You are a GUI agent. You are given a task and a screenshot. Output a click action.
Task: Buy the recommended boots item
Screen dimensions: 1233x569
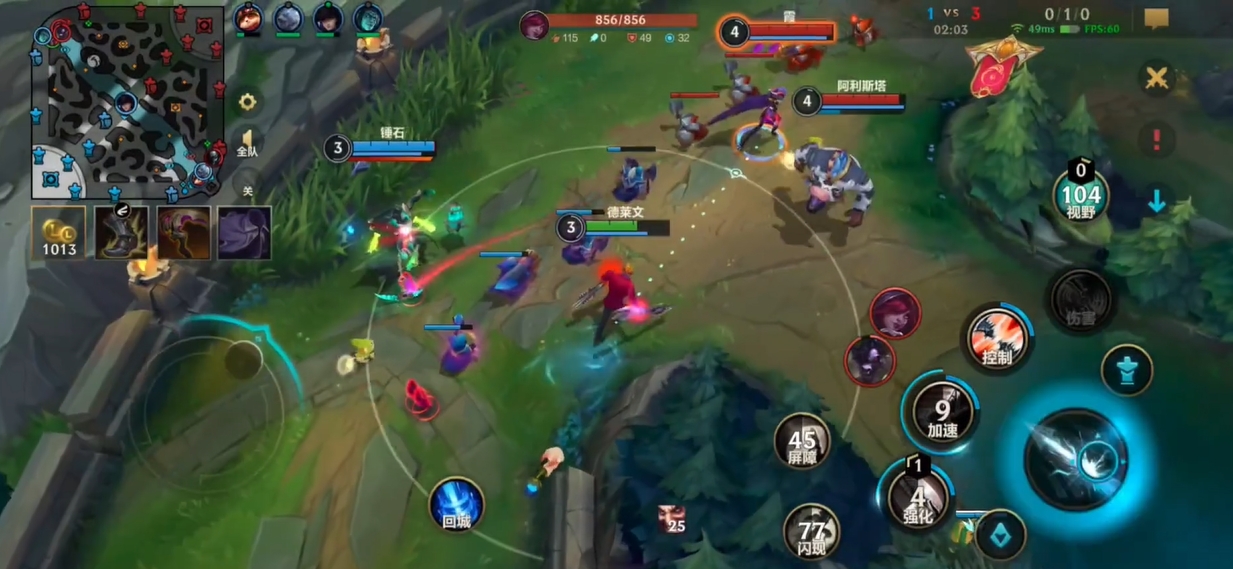click(x=121, y=233)
